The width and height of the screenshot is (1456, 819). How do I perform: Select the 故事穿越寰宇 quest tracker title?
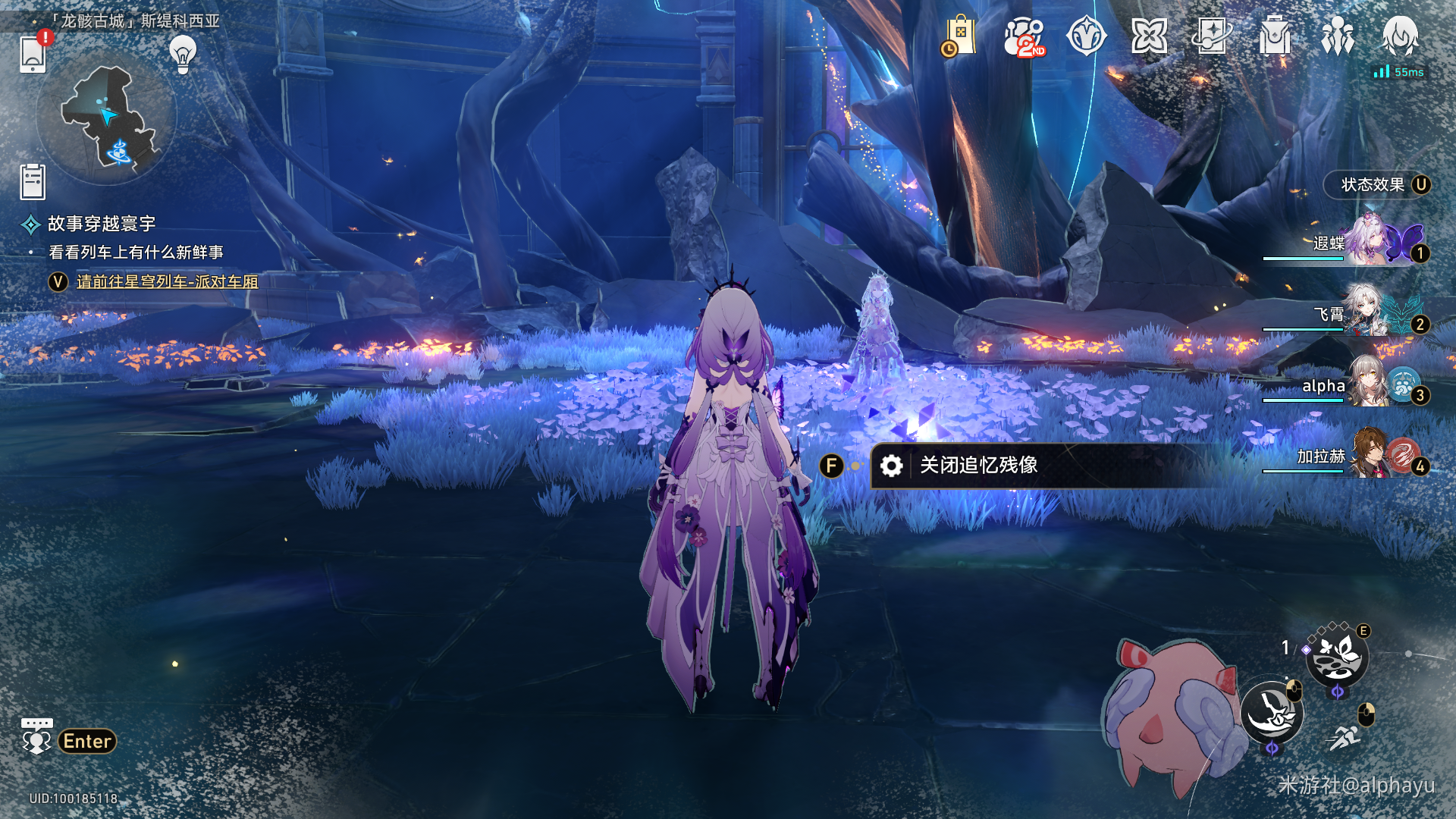pos(102,224)
